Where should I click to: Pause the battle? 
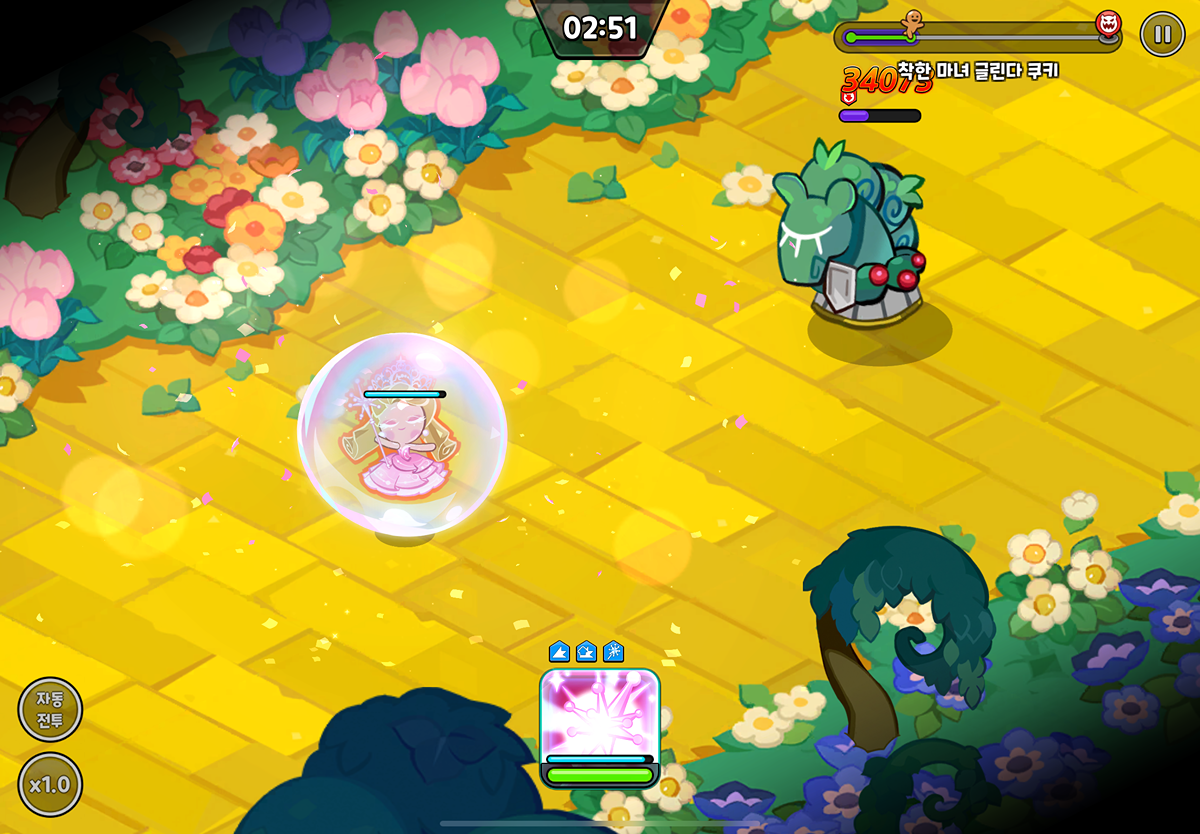pos(1161,35)
